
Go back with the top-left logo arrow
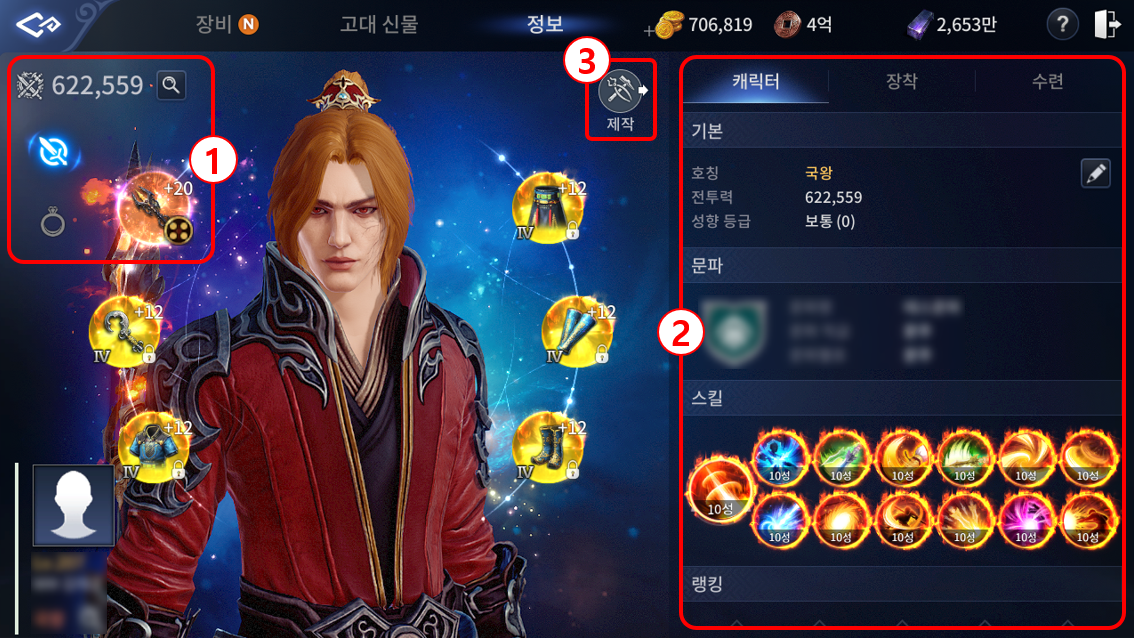pos(38,24)
